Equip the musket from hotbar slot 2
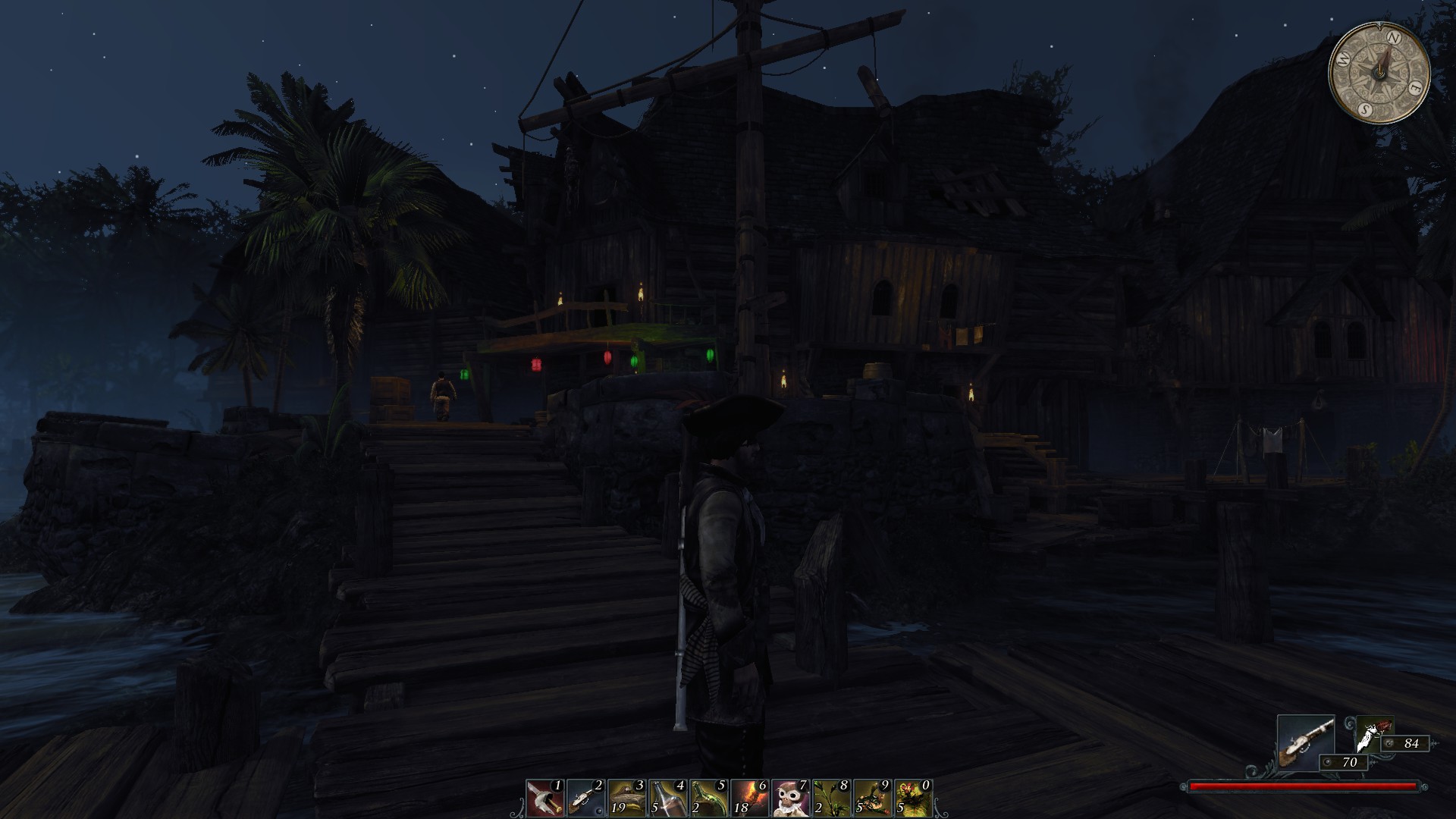This screenshot has width=1456, height=819. coord(585,798)
